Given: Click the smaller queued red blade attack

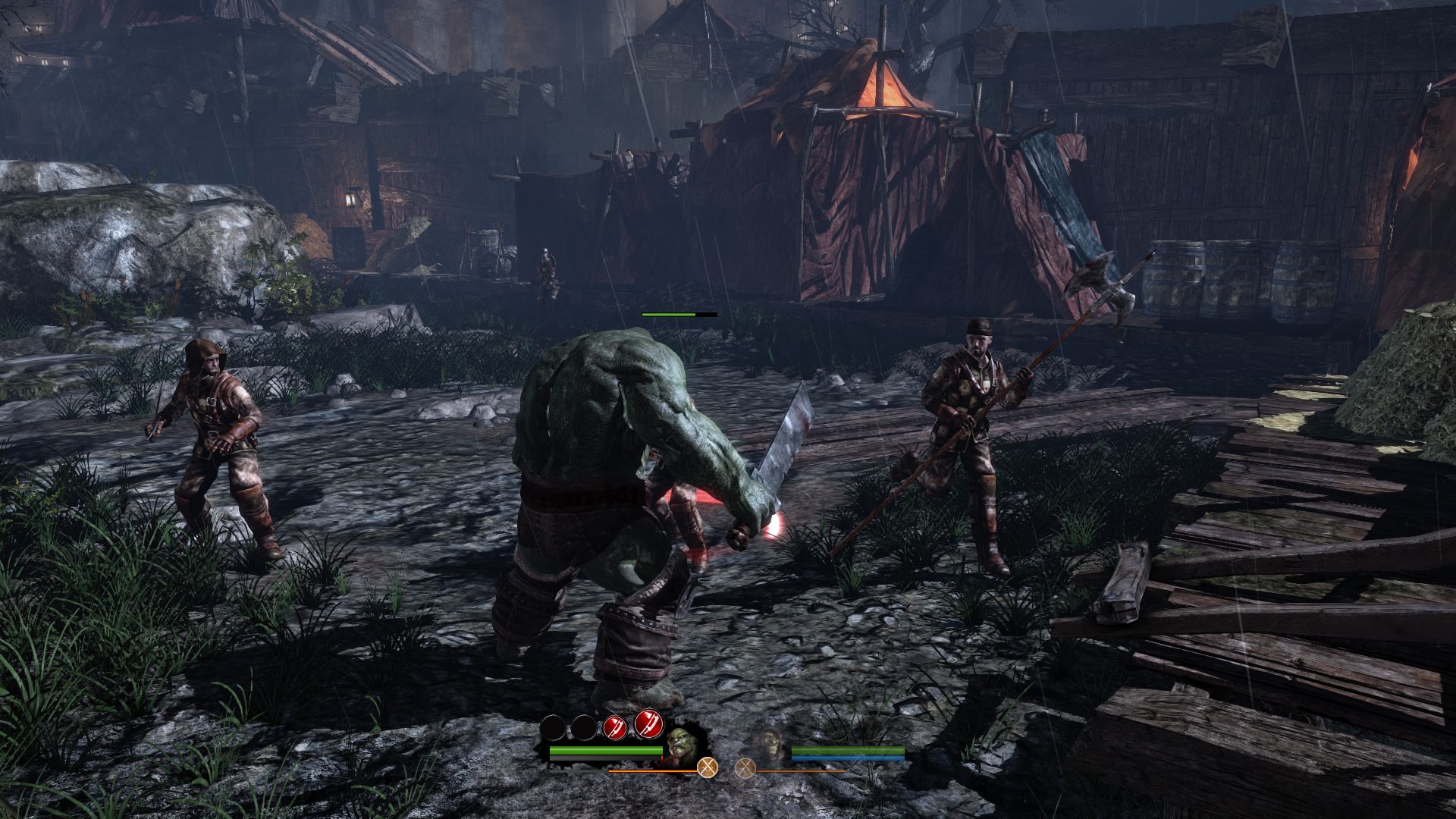Looking at the screenshot, I should coord(615,729).
